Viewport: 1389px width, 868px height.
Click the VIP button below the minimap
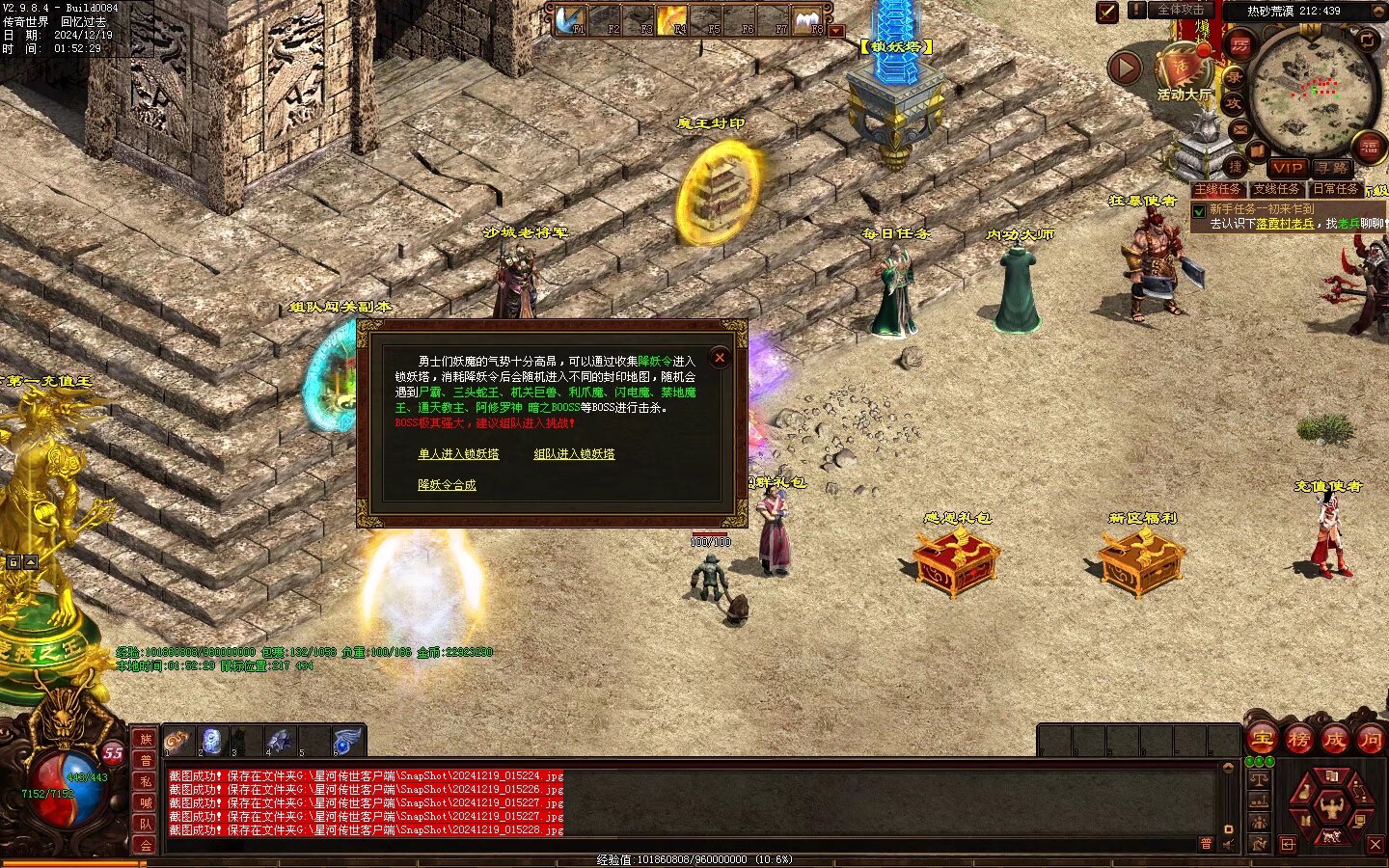tap(1287, 168)
